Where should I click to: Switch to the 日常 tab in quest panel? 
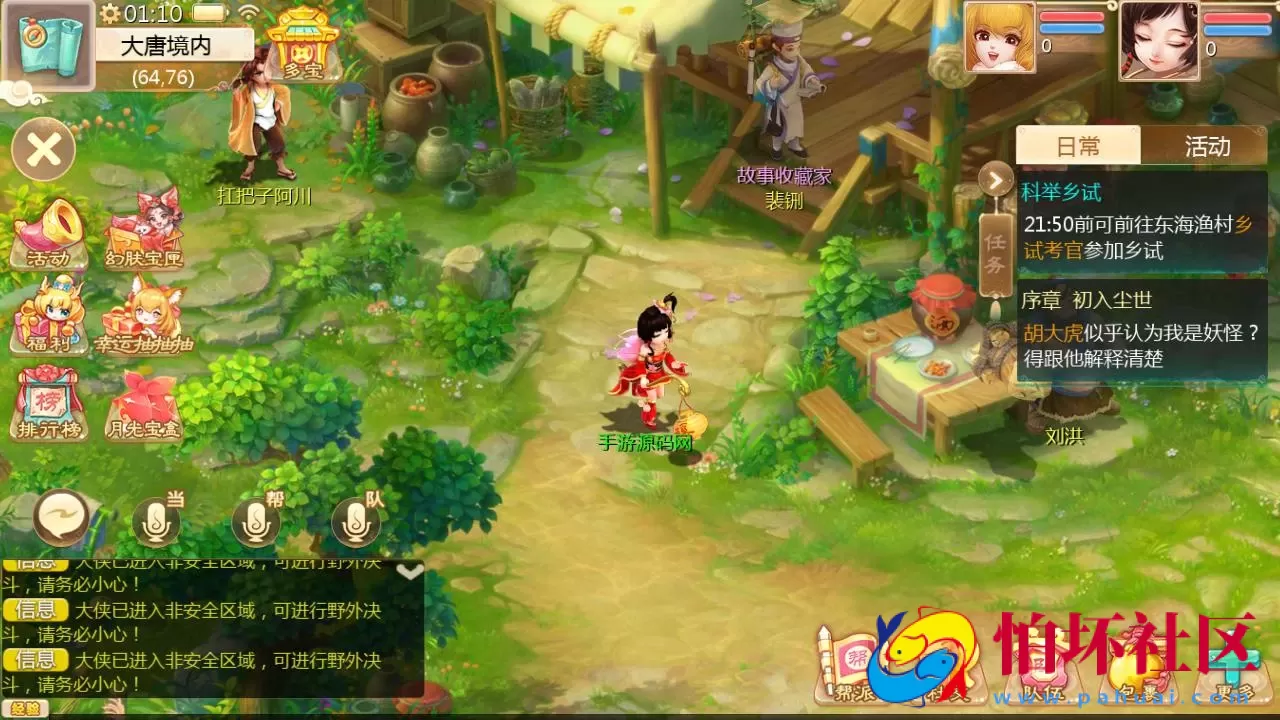pyautogui.click(x=1080, y=146)
